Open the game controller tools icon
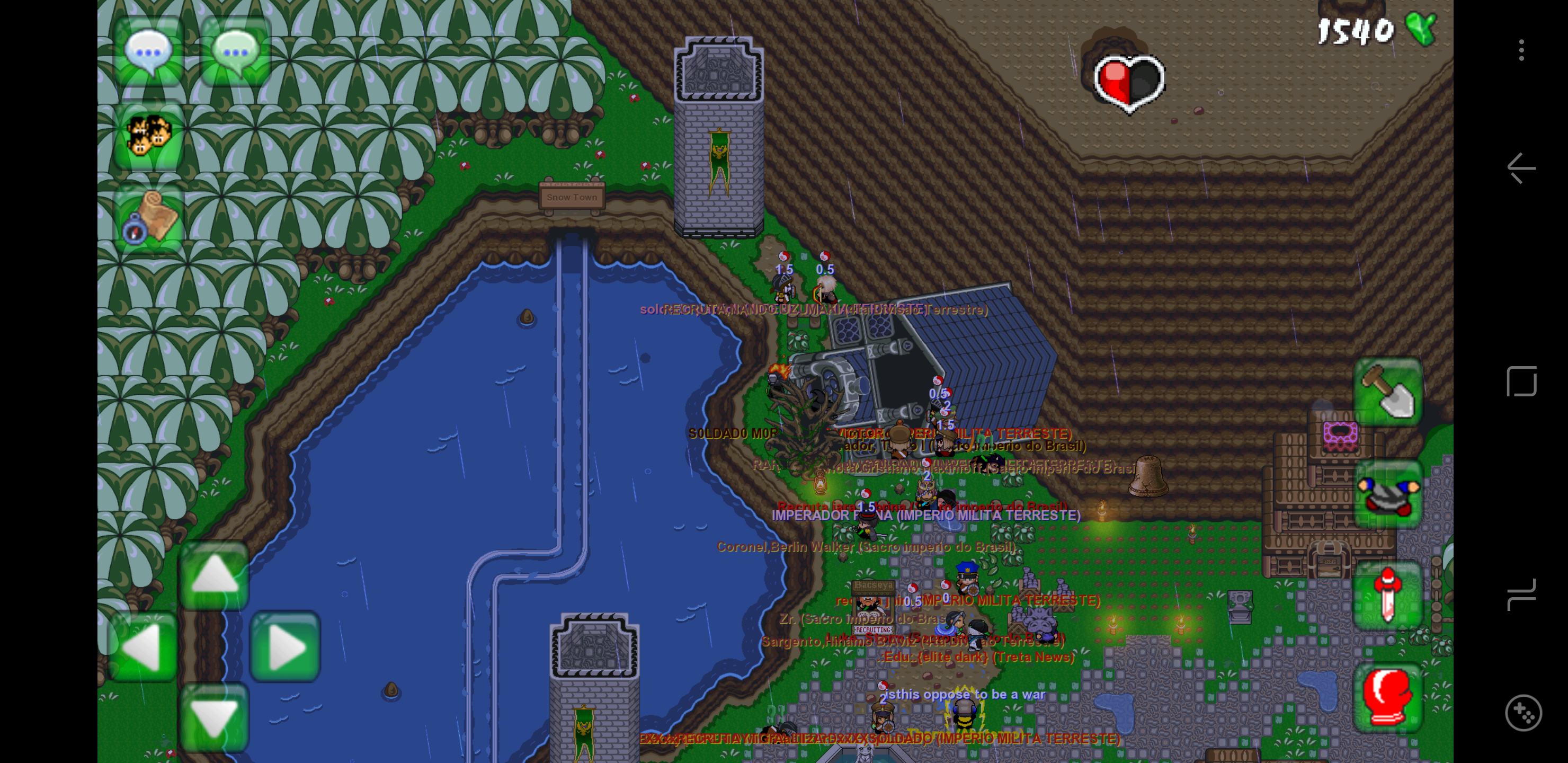This screenshot has height=763, width=1568. pos(1523,712)
